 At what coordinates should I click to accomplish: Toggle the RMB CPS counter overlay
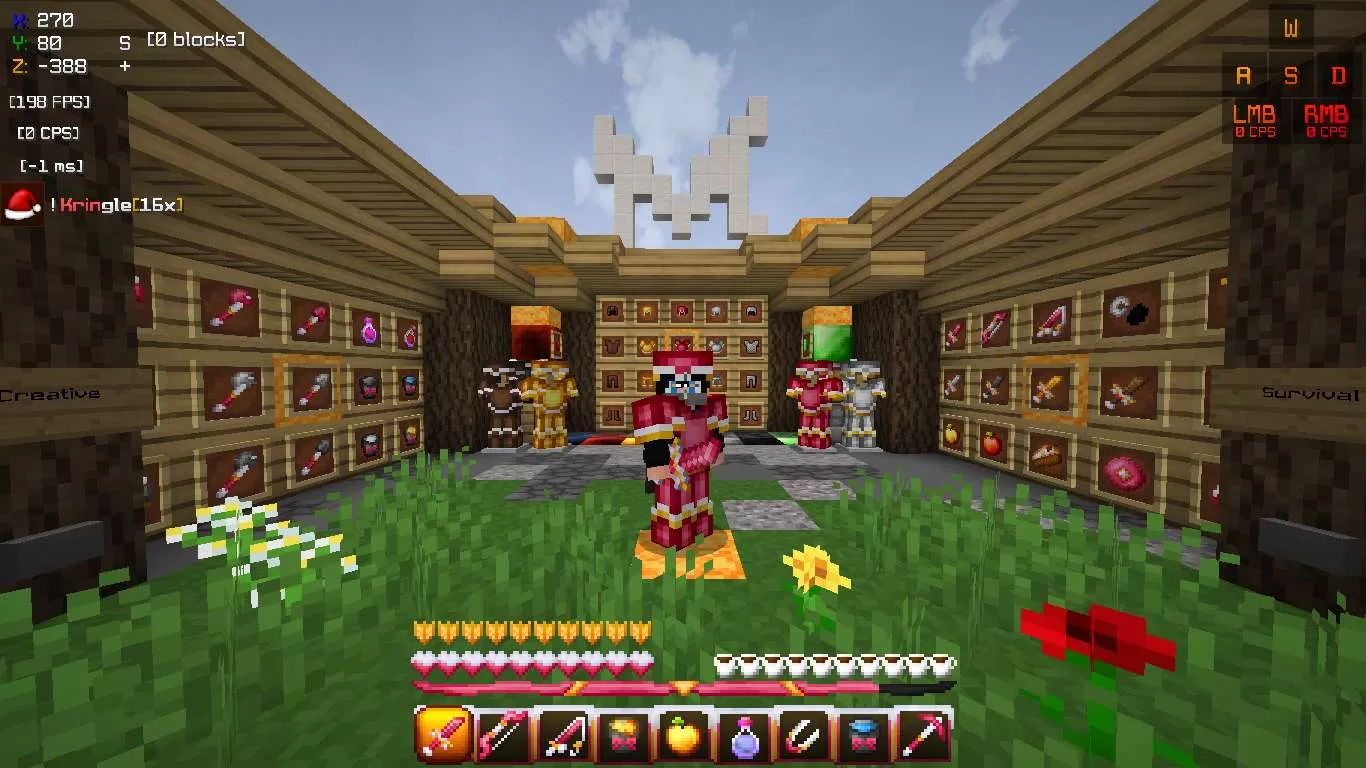[1327, 122]
